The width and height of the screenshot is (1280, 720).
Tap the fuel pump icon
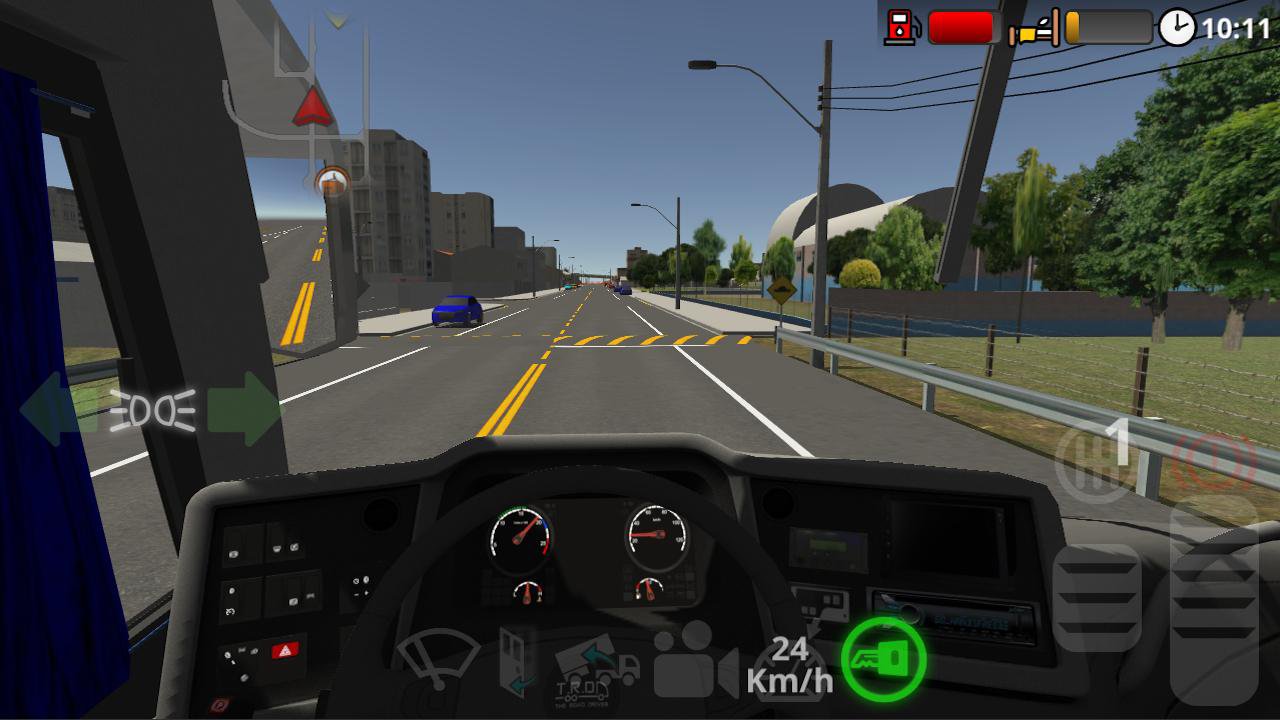[903, 25]
